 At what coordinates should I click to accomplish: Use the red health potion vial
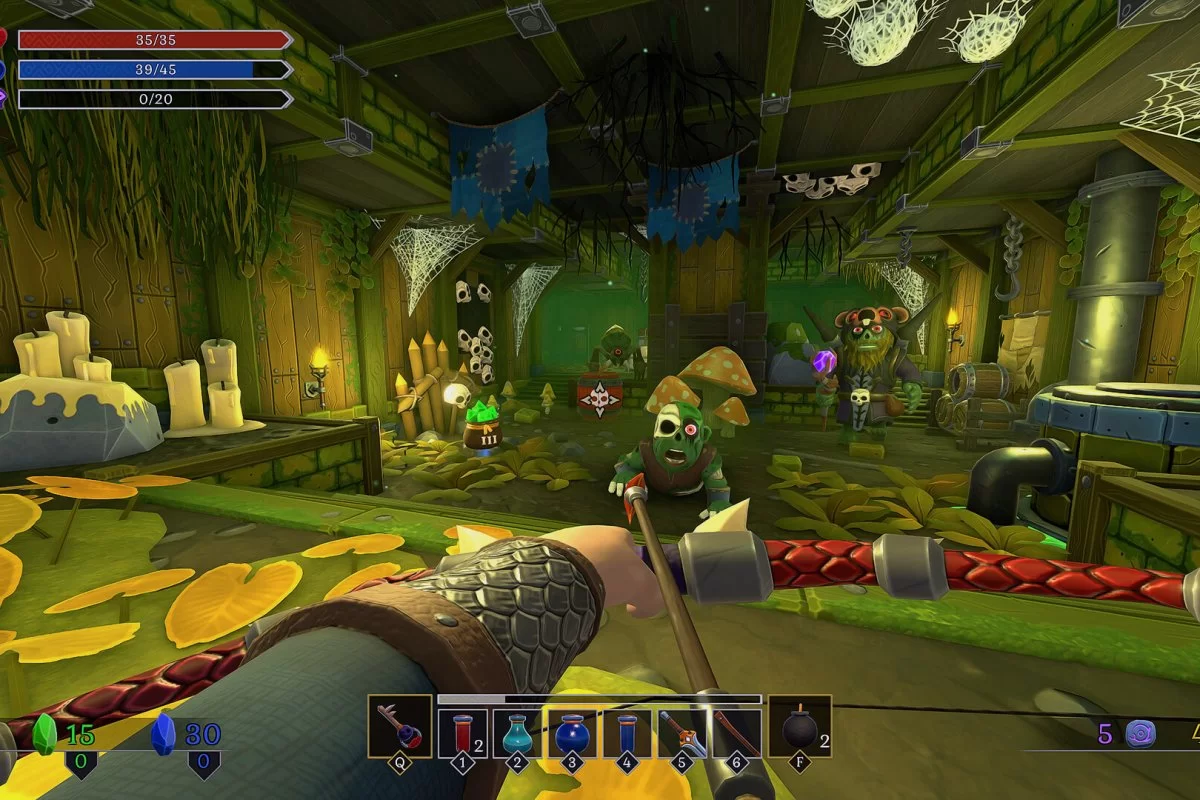click(x=462, y=733)
